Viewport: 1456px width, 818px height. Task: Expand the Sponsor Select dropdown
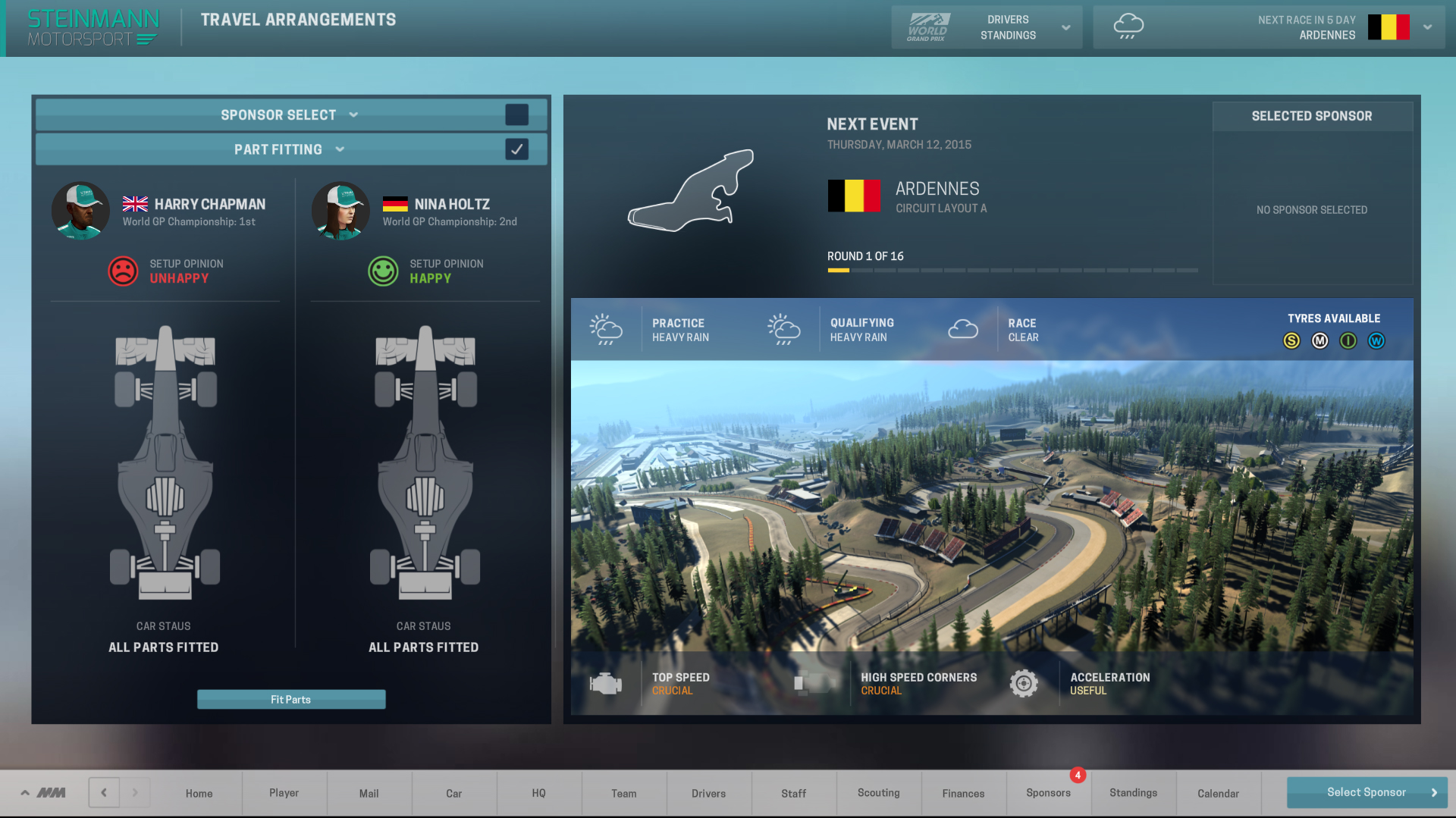[354, 114]
